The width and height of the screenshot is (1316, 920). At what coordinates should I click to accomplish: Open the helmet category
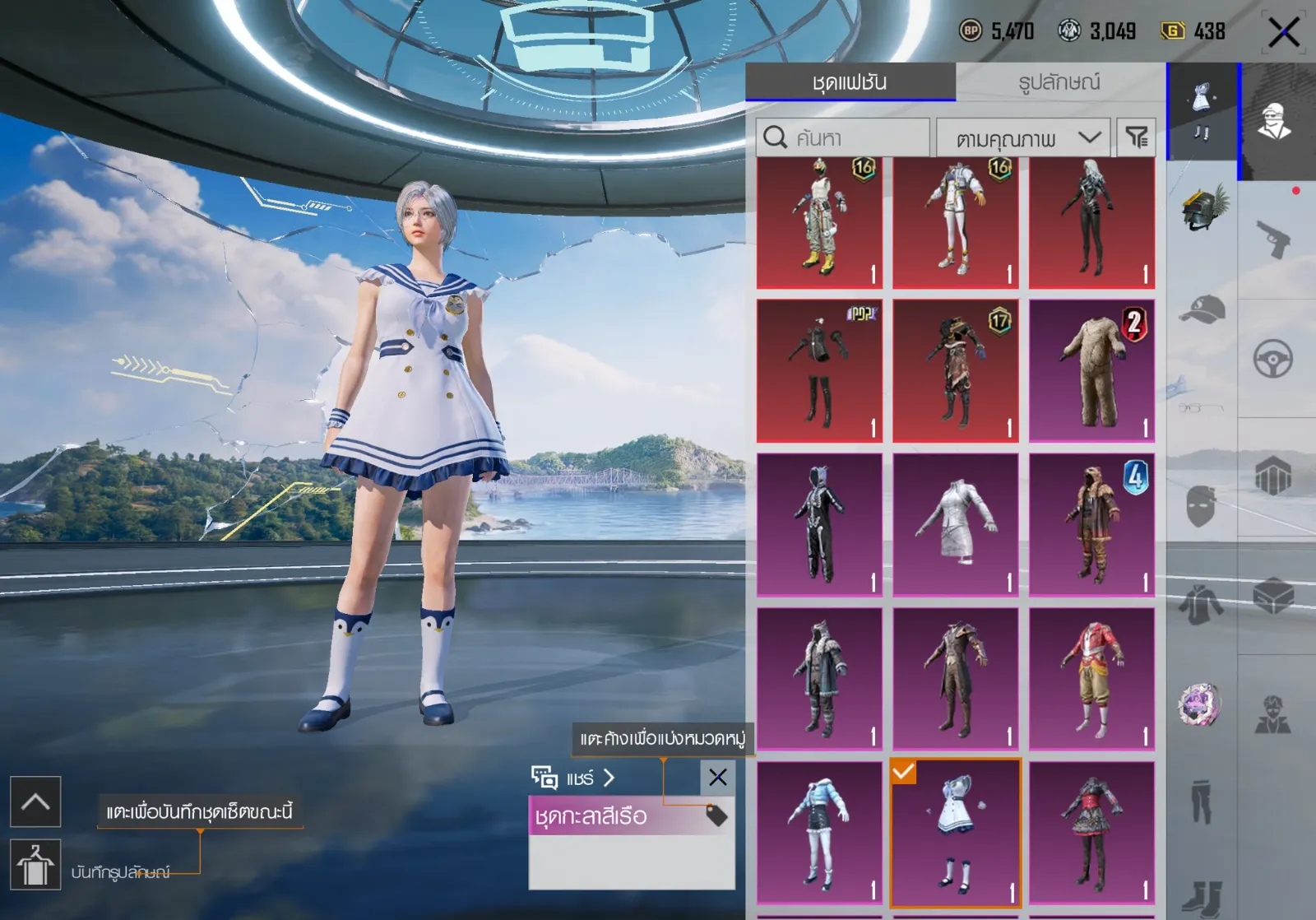click(x=1202, y=208)
